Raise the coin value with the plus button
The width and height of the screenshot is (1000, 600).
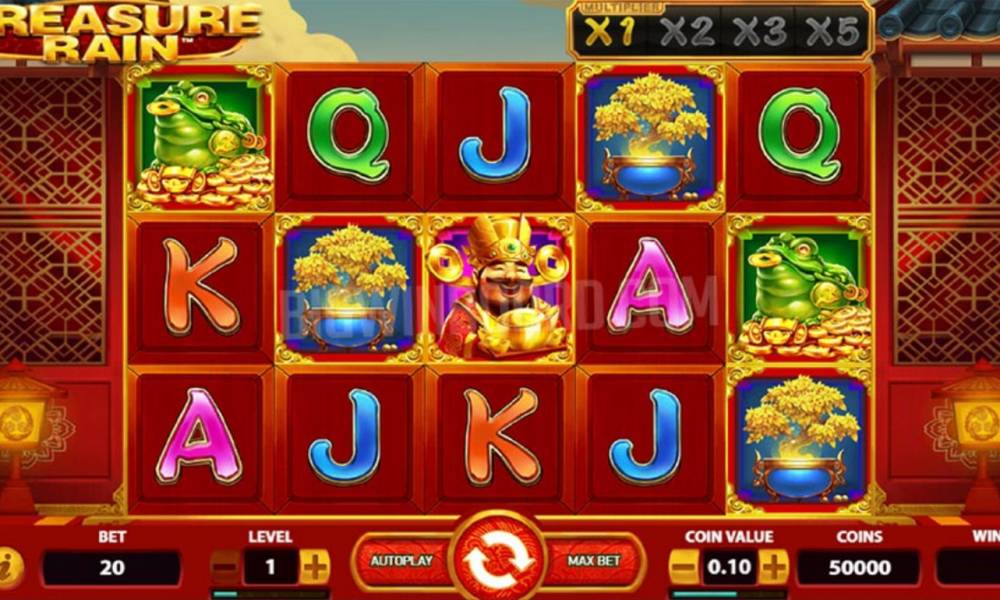tap(773, 567)
